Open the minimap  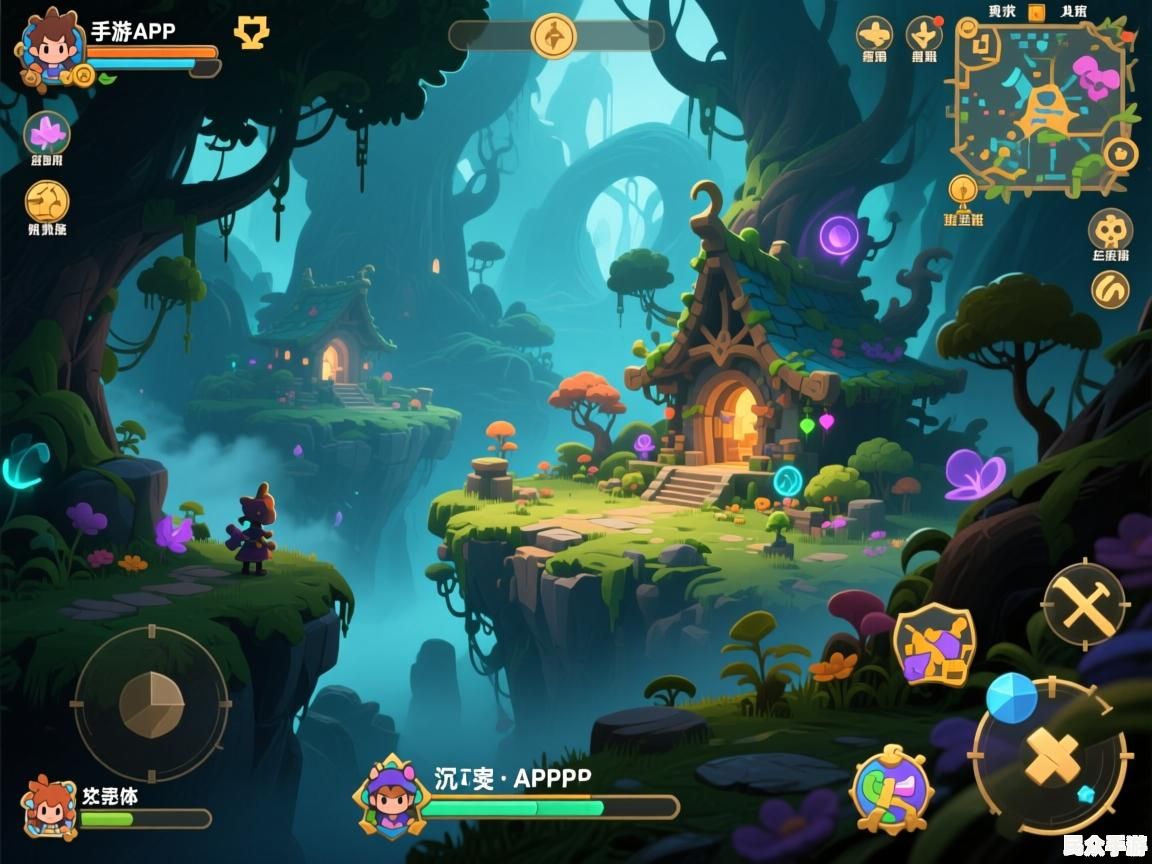(x=1039, y=106)
